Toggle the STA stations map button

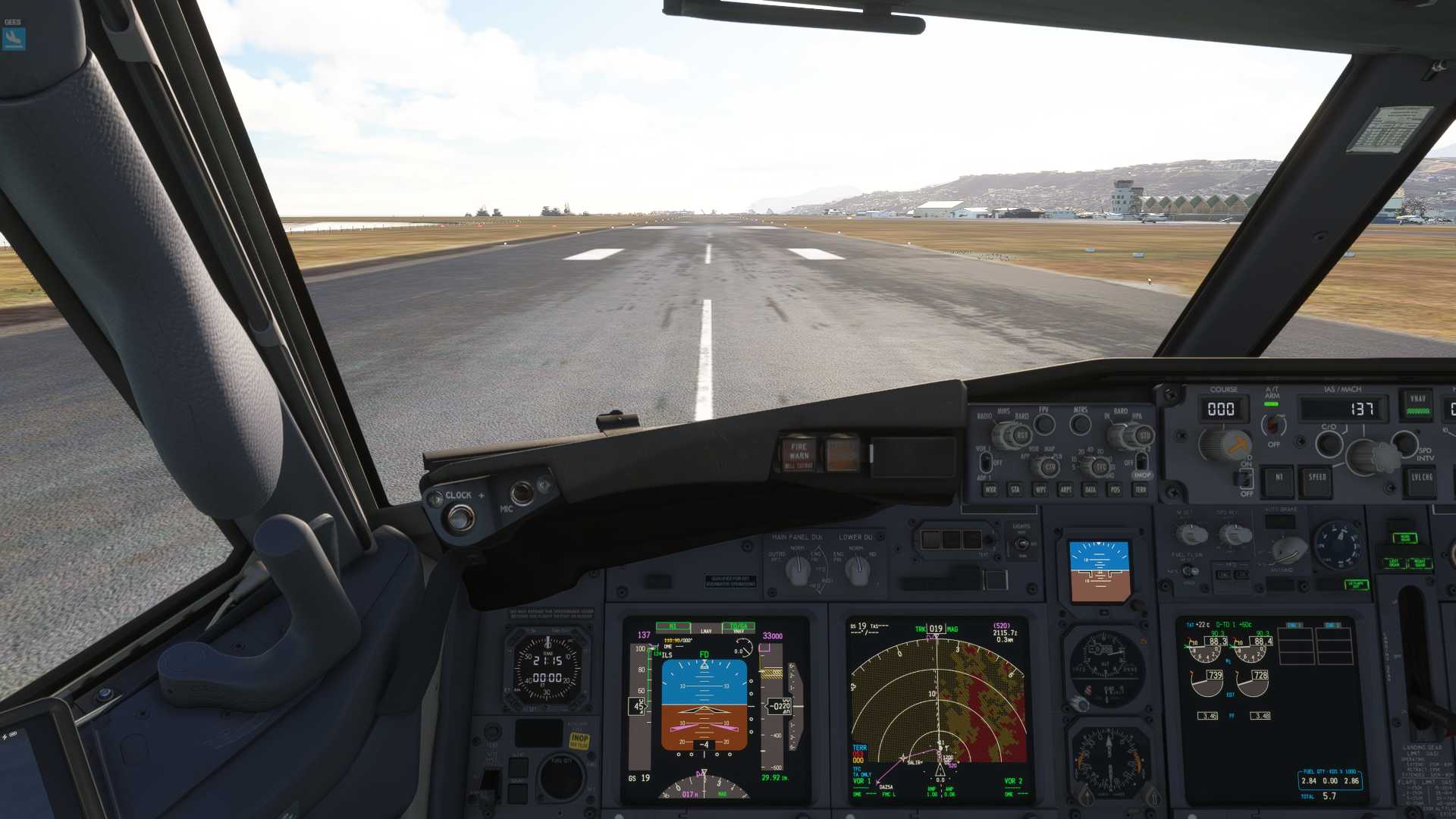[1015, 490]
